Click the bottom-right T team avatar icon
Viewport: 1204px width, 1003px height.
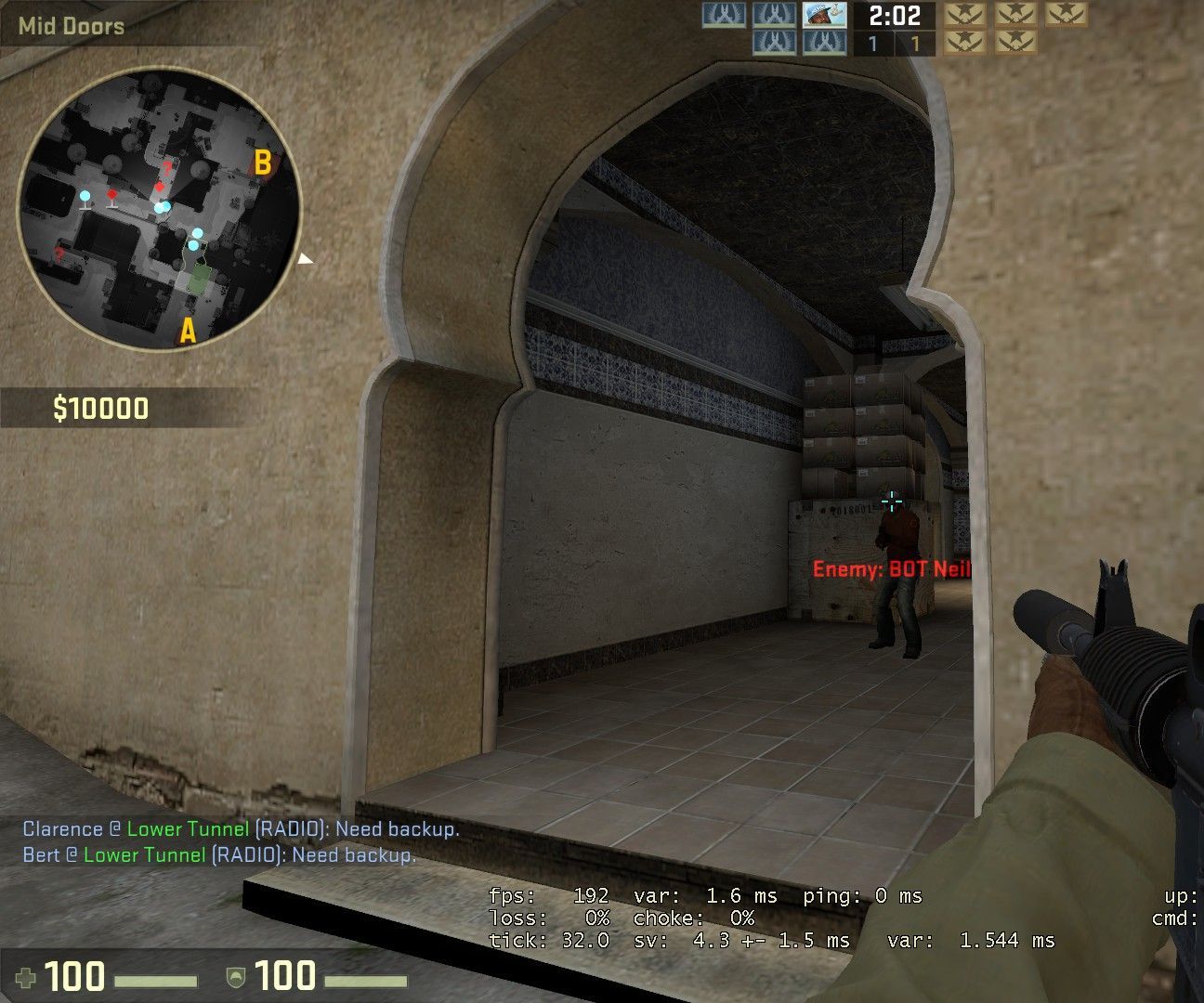pos(1017,42)
